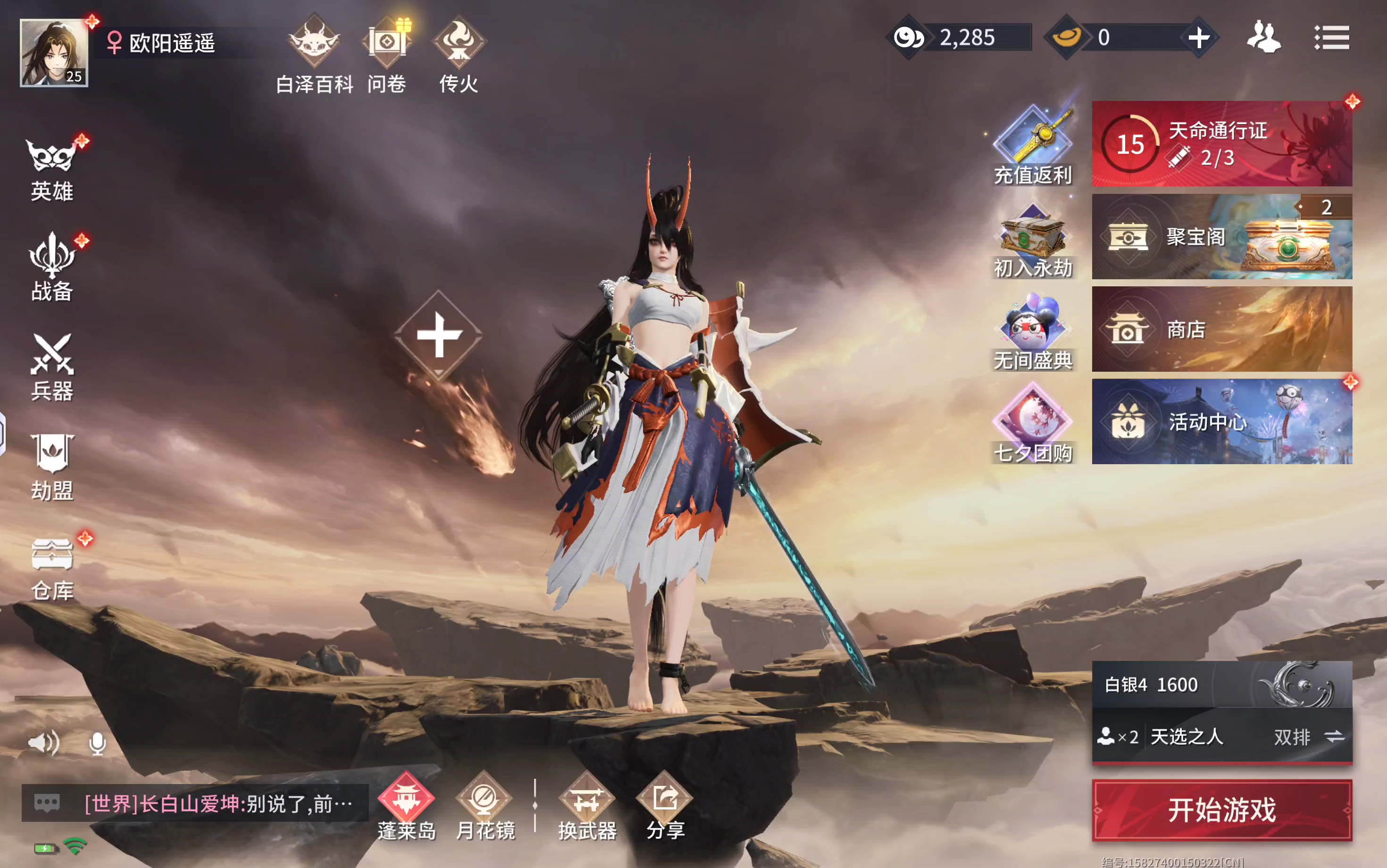Enter the 商店 shop
1387x868 pixels.
coord(1222,330)
